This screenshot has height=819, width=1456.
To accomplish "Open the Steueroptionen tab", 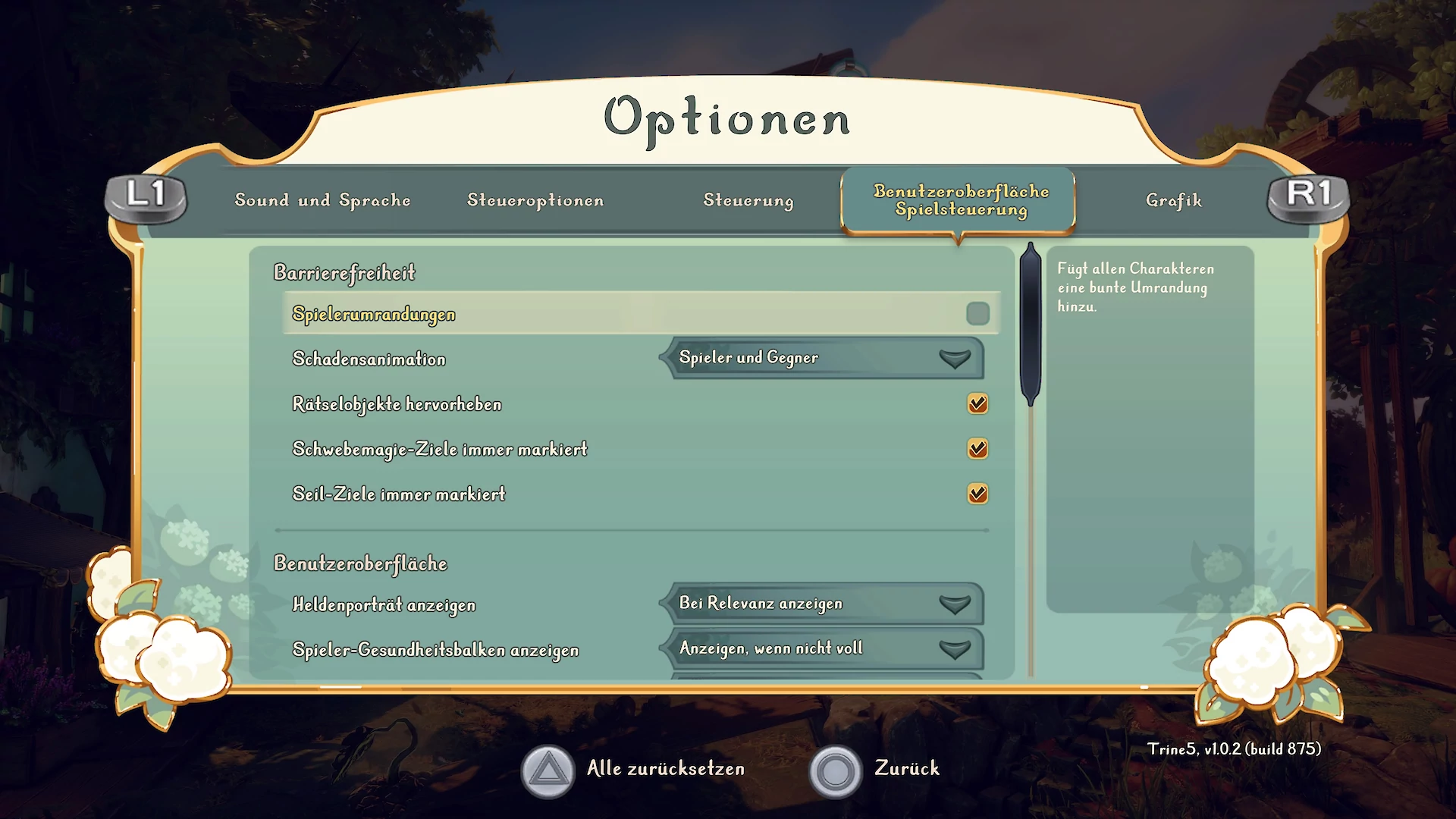I will click(535, 200).
